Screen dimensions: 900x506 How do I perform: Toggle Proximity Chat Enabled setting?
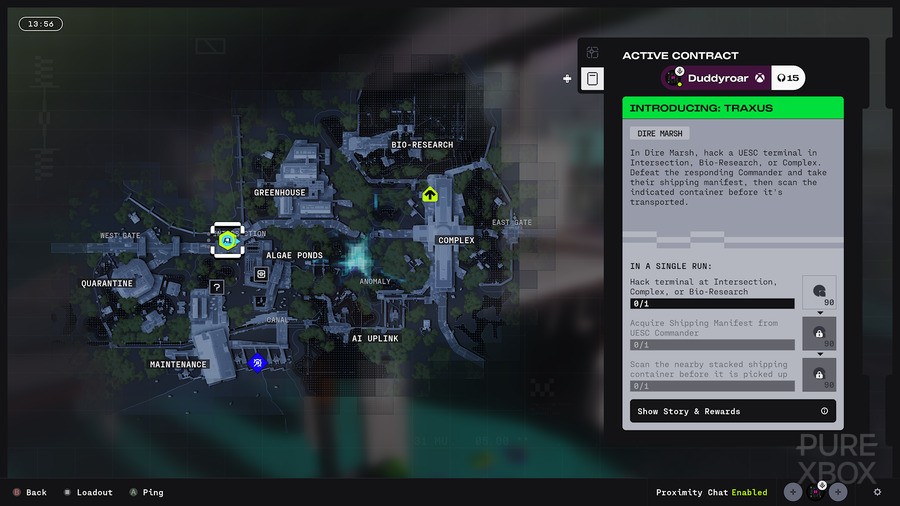pos(711,492)
